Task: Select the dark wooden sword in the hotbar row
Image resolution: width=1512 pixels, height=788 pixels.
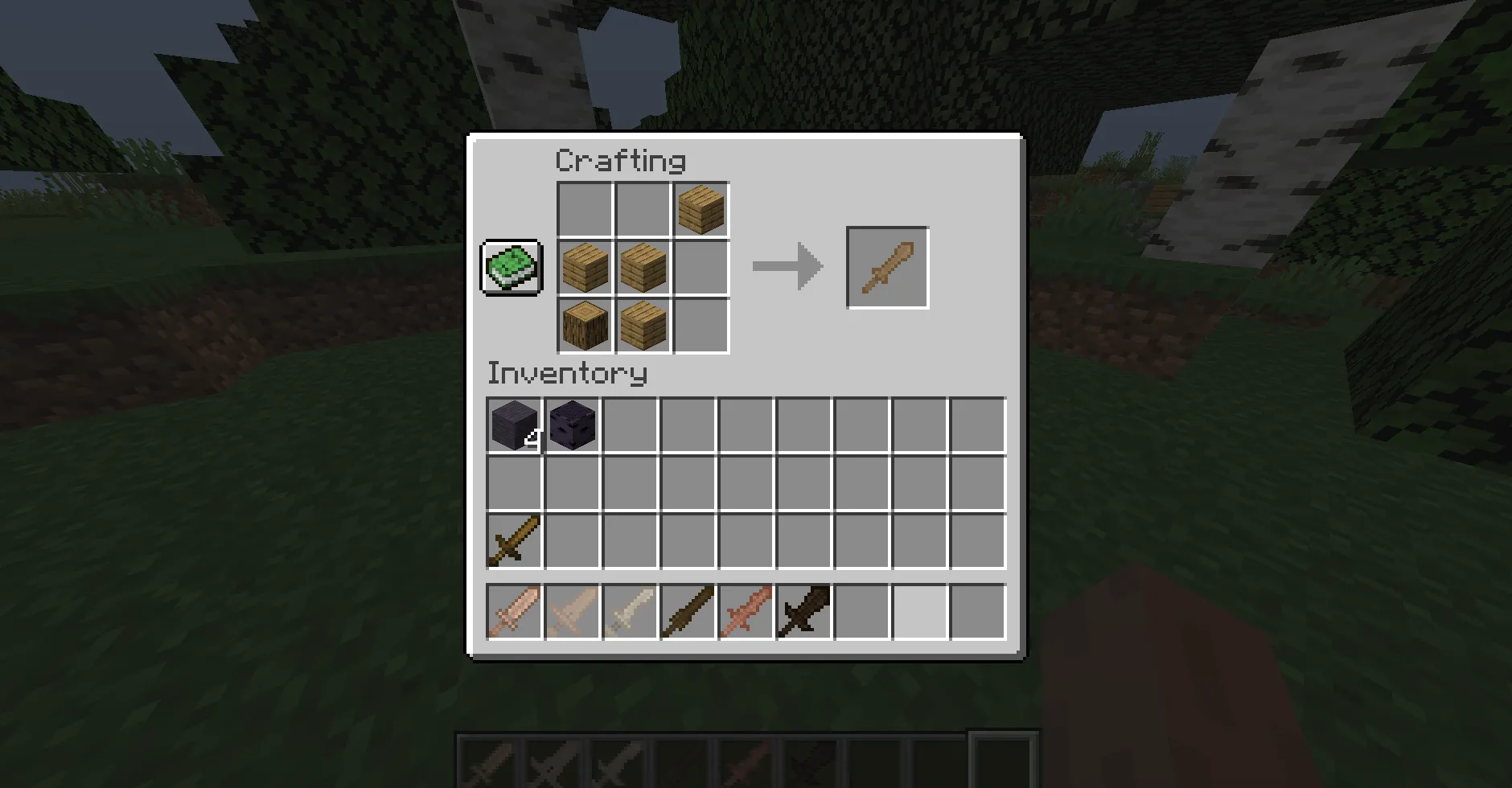Action: point(688,611)
